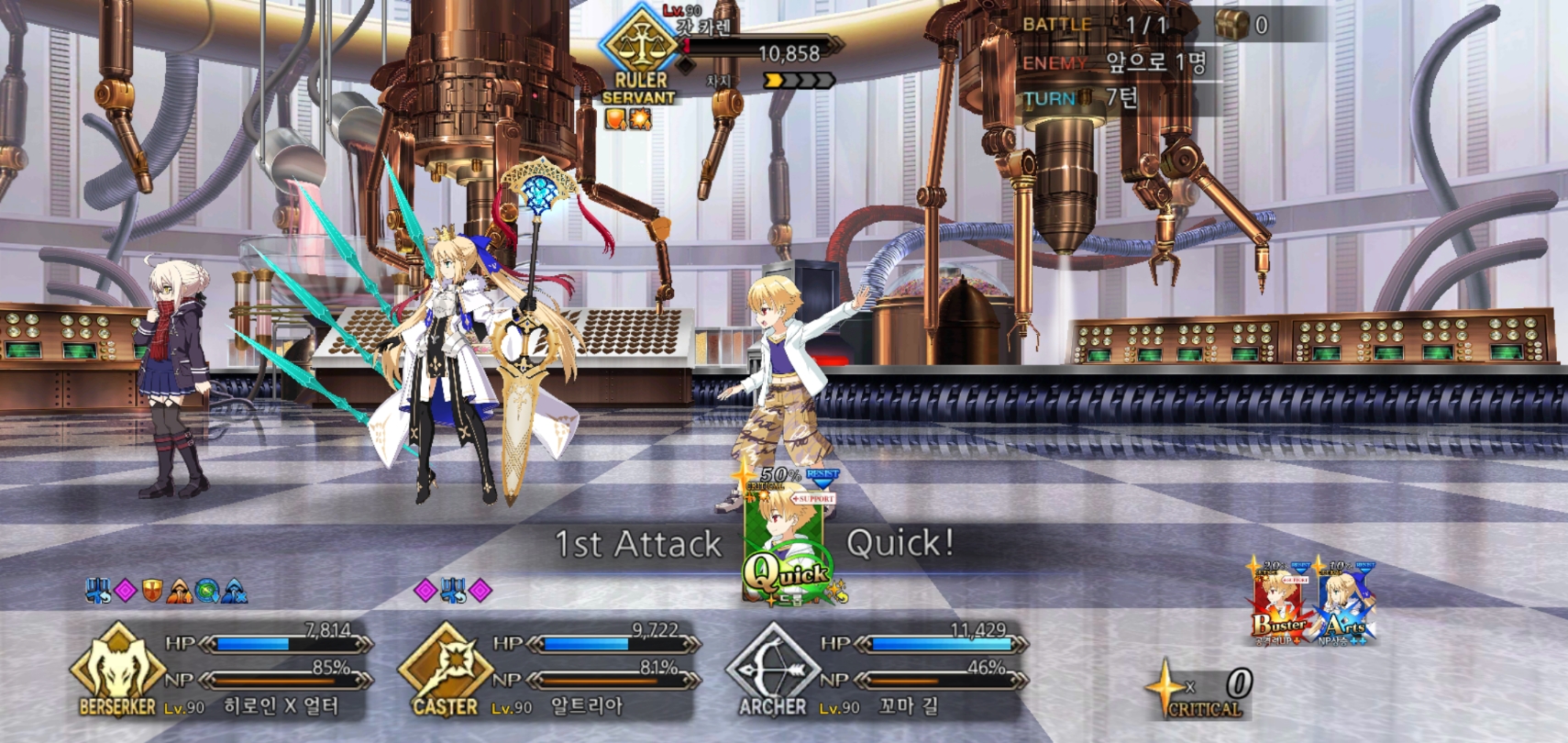
Task: Open the Caster Altria status panel
Action: tap(548, 670)
